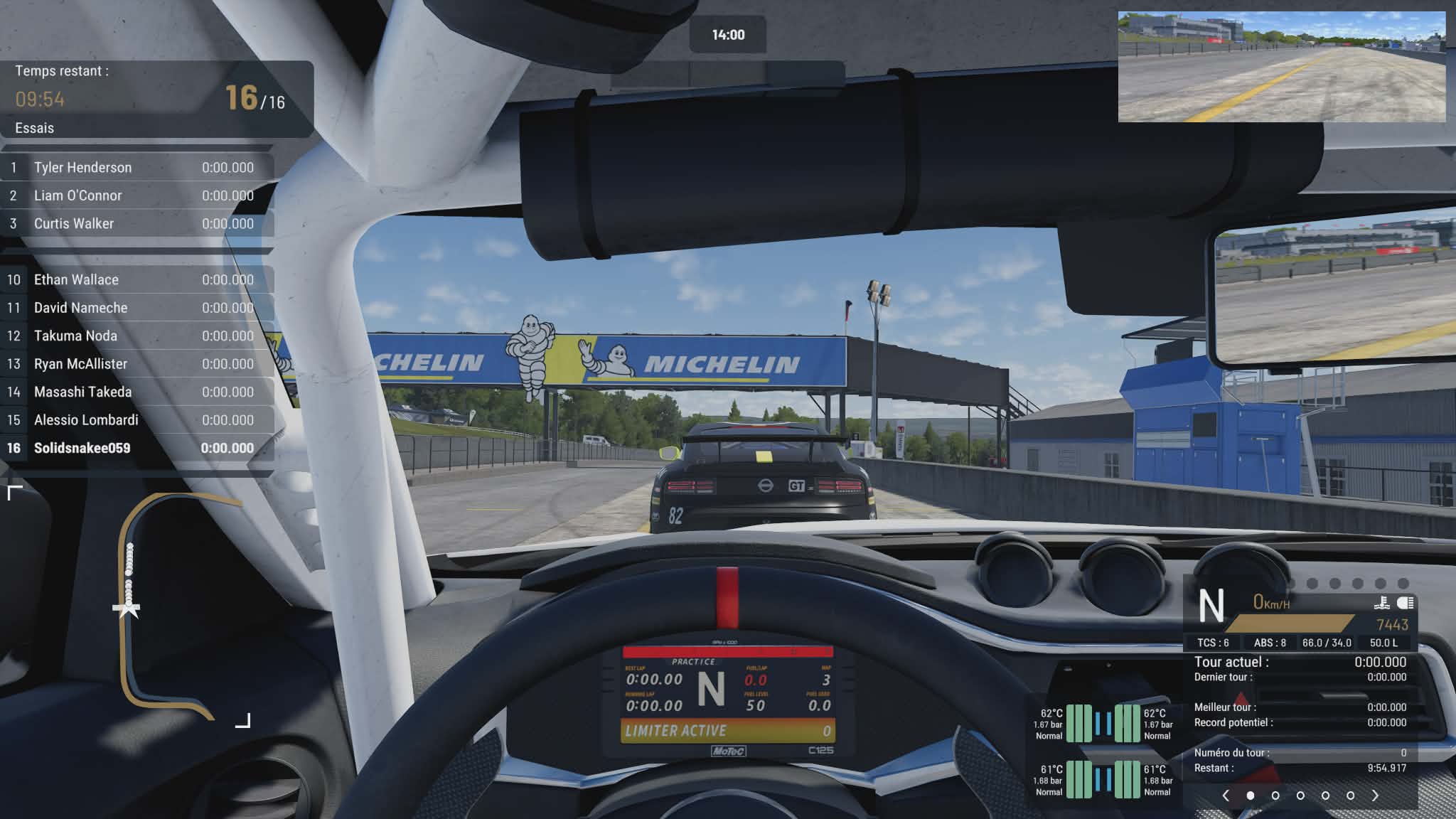This screenshot has width=1456, height=819.
Task: Go to previous telemetry page with left arrow
Action: click(1226, 796)
